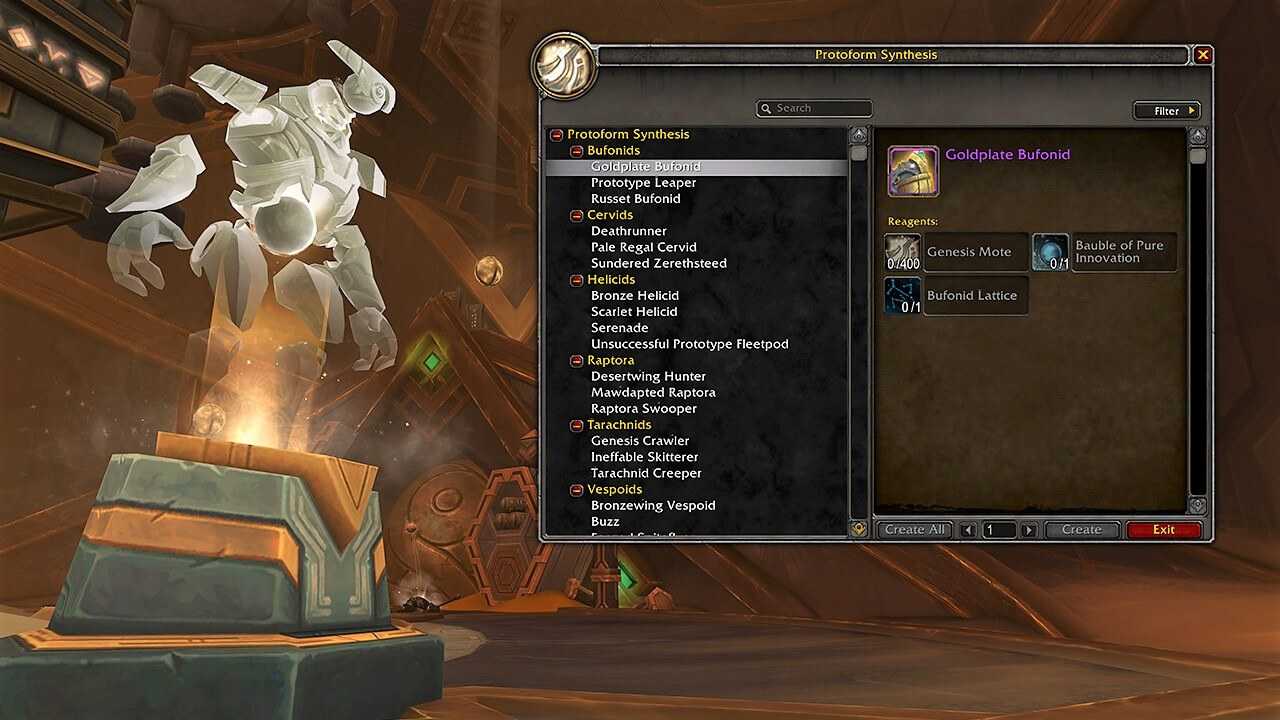Choose the Bronzewing Vespoid recipe
The height and width of the screenshot is (720, 1280).
point(653,505)
